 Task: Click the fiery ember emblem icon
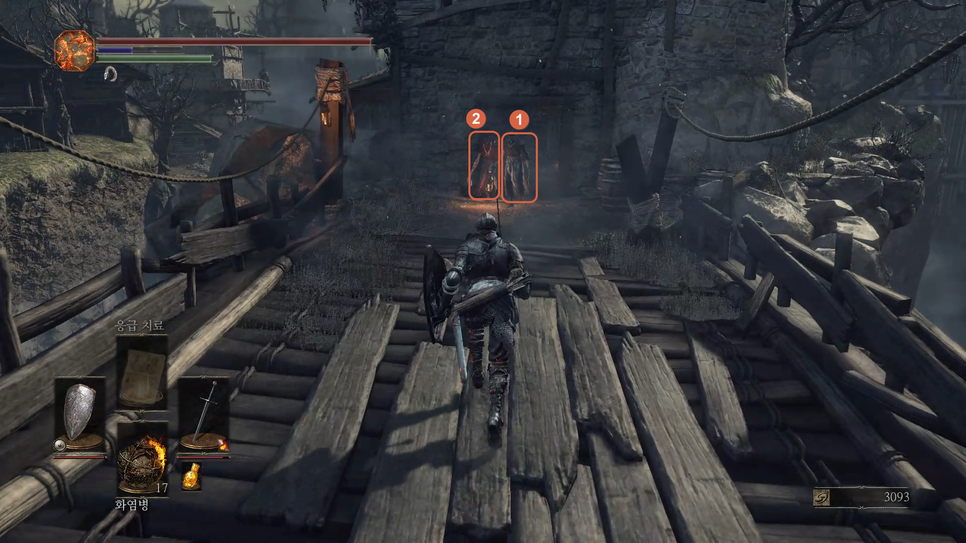pyautogui.click(x=74, y=50)
